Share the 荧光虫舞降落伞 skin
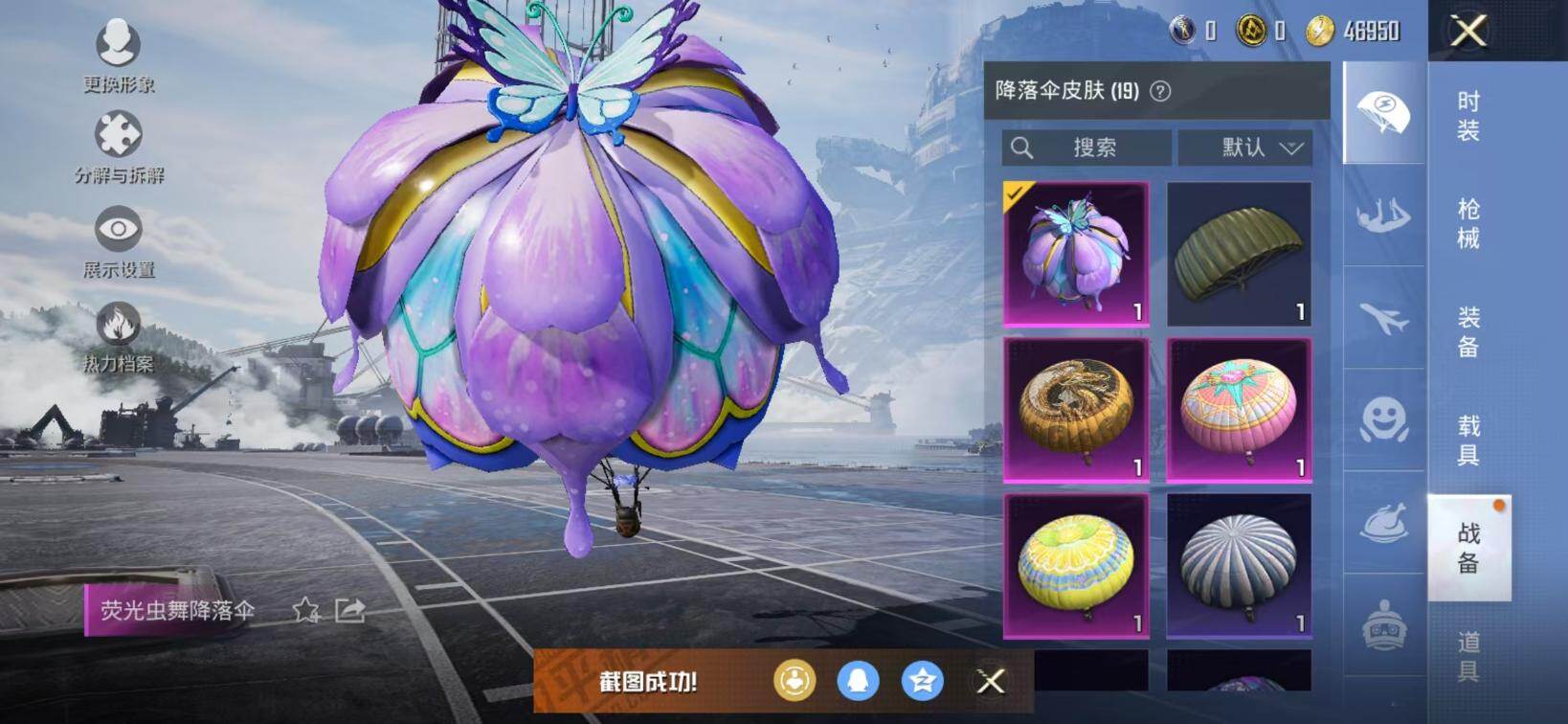Viewport: 1568px width, 724px height. pyautogui.click(x=350, y=610)
